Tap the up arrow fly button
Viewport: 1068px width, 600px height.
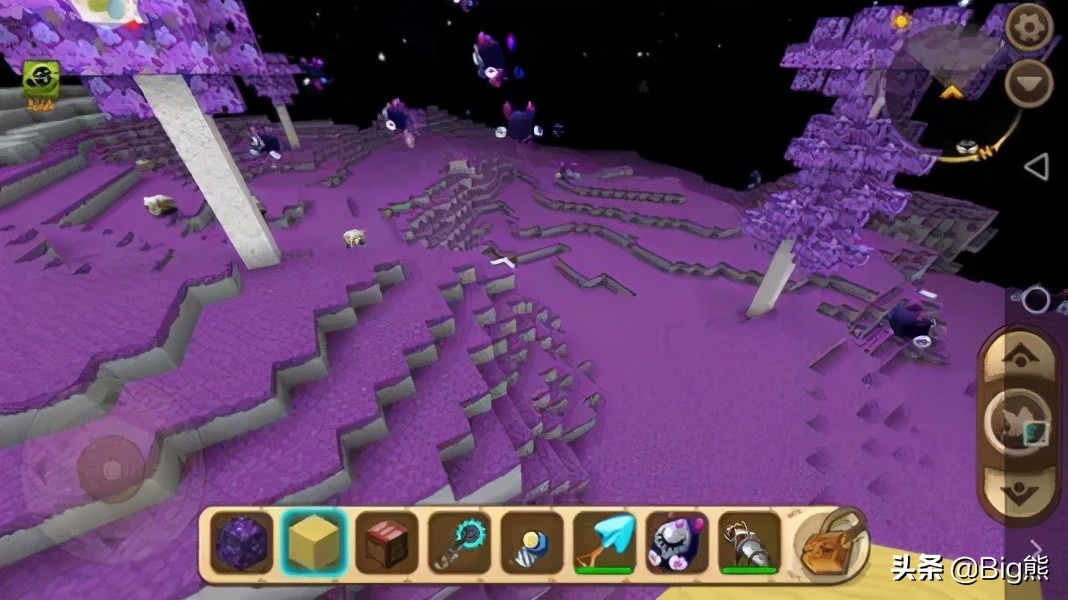[1019, 356]
